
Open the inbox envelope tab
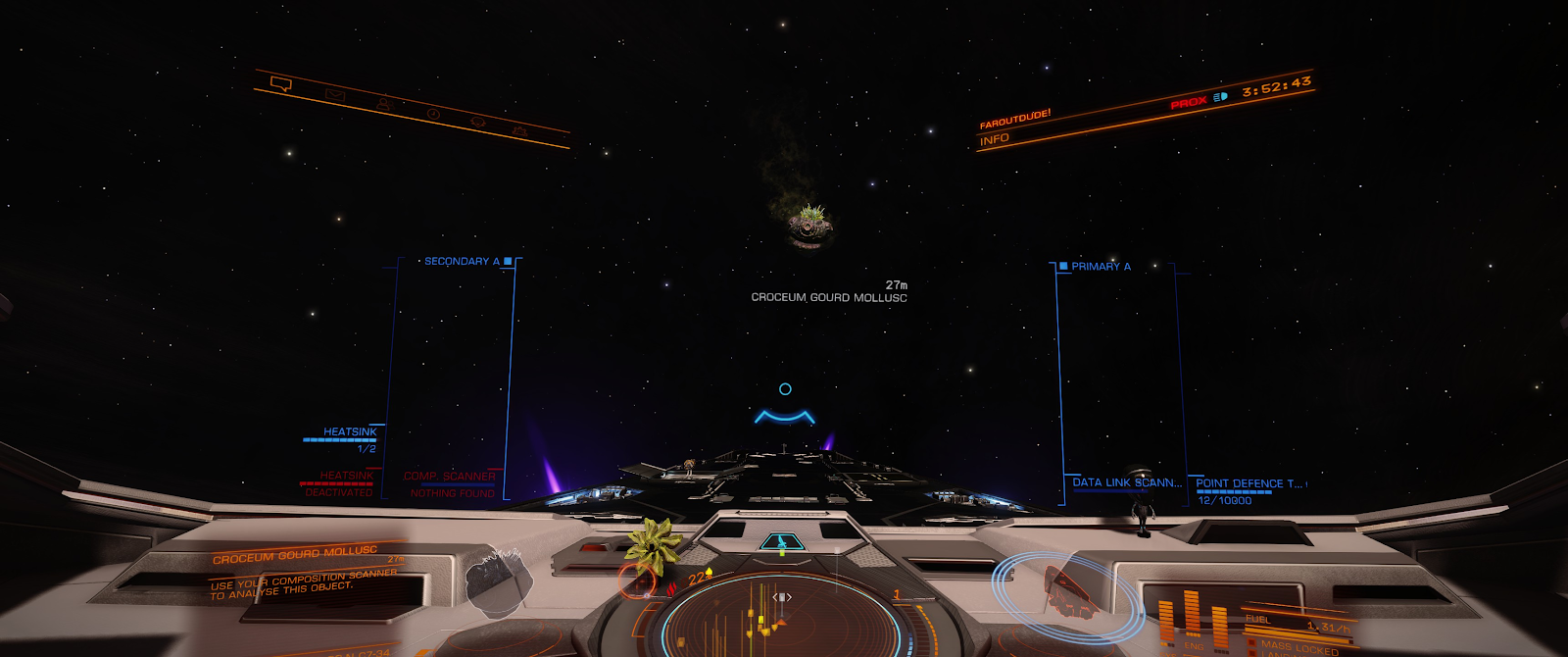334,95
